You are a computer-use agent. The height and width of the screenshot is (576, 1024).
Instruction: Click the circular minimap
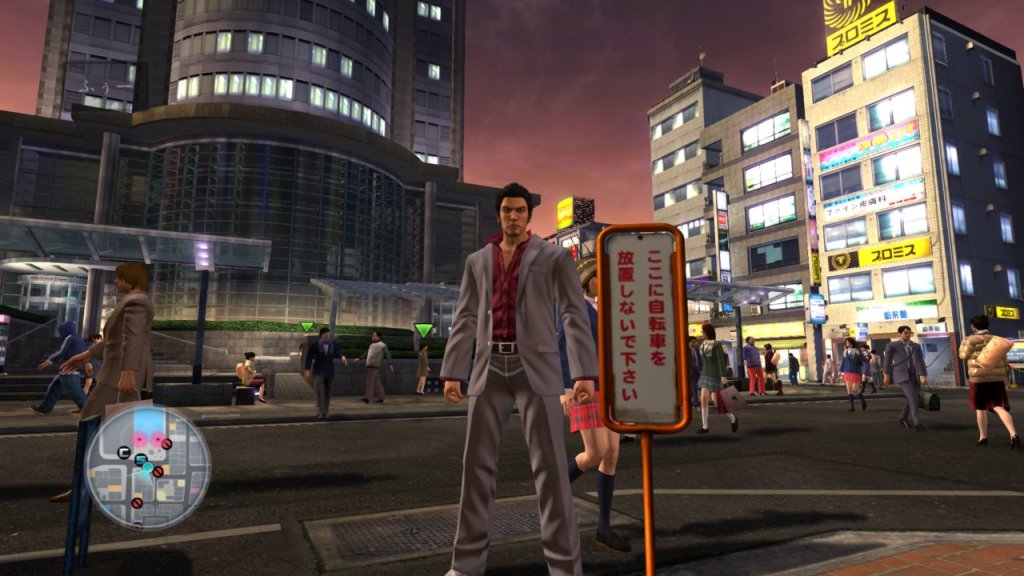(x=147, y=467)
